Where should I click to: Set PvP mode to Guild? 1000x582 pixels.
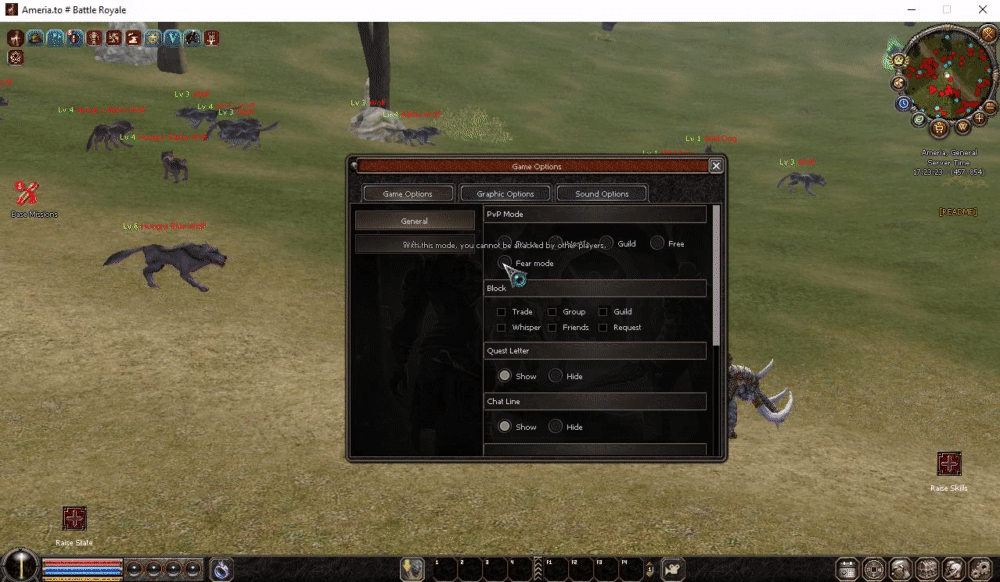pyautogui.click(x=607, y=243)
